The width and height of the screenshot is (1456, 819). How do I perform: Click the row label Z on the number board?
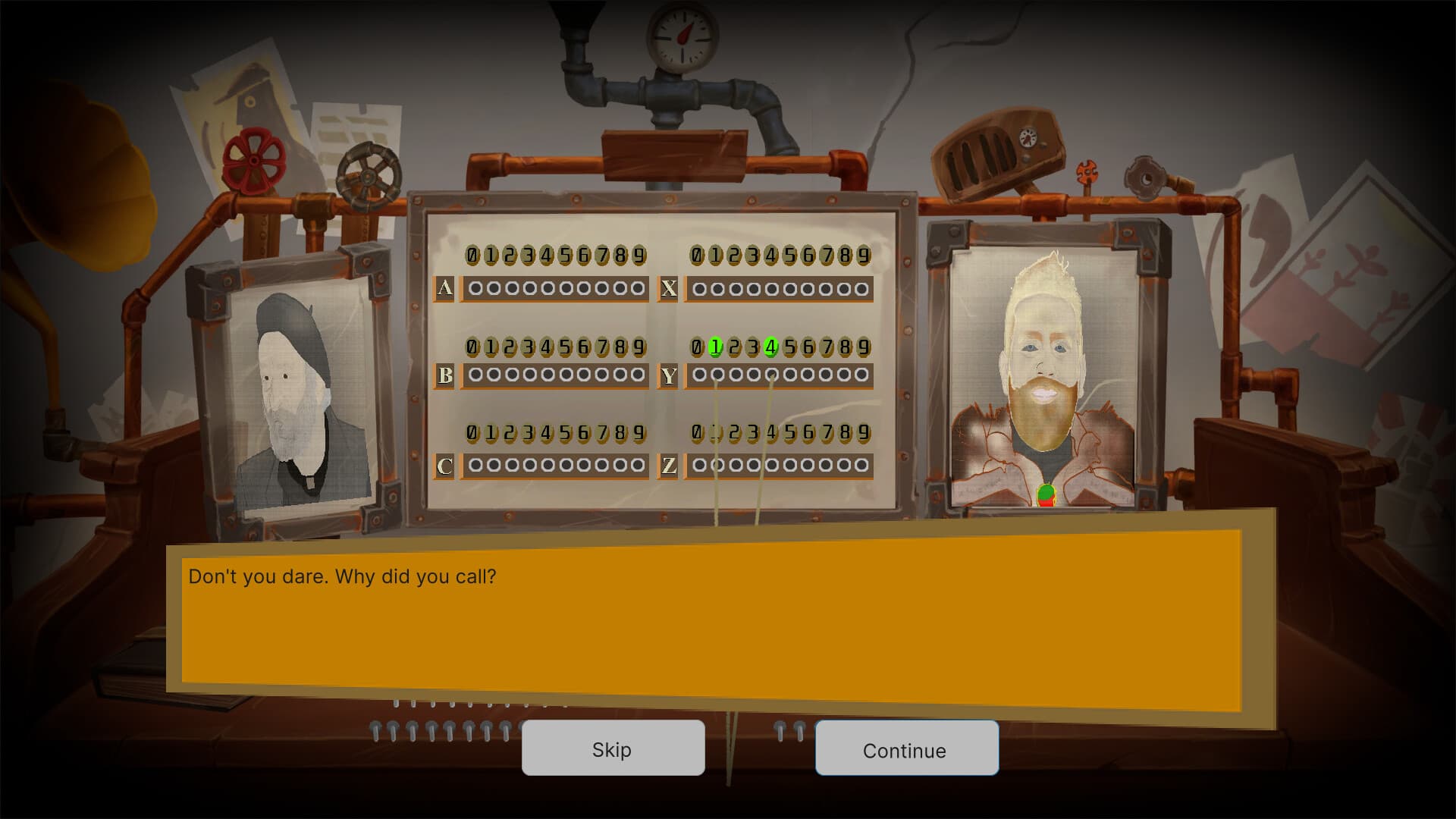coord(670,466)
